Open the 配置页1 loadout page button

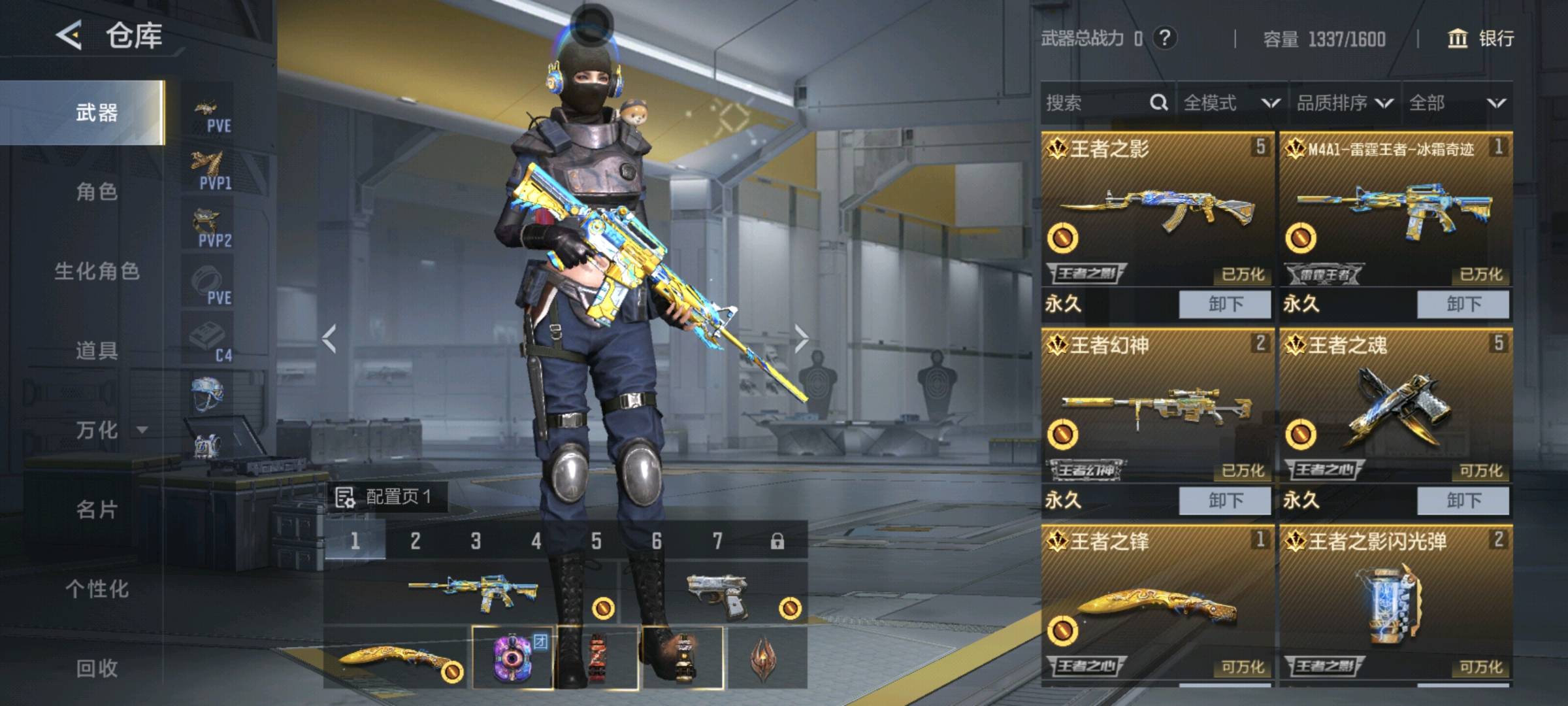pos(385,497)
